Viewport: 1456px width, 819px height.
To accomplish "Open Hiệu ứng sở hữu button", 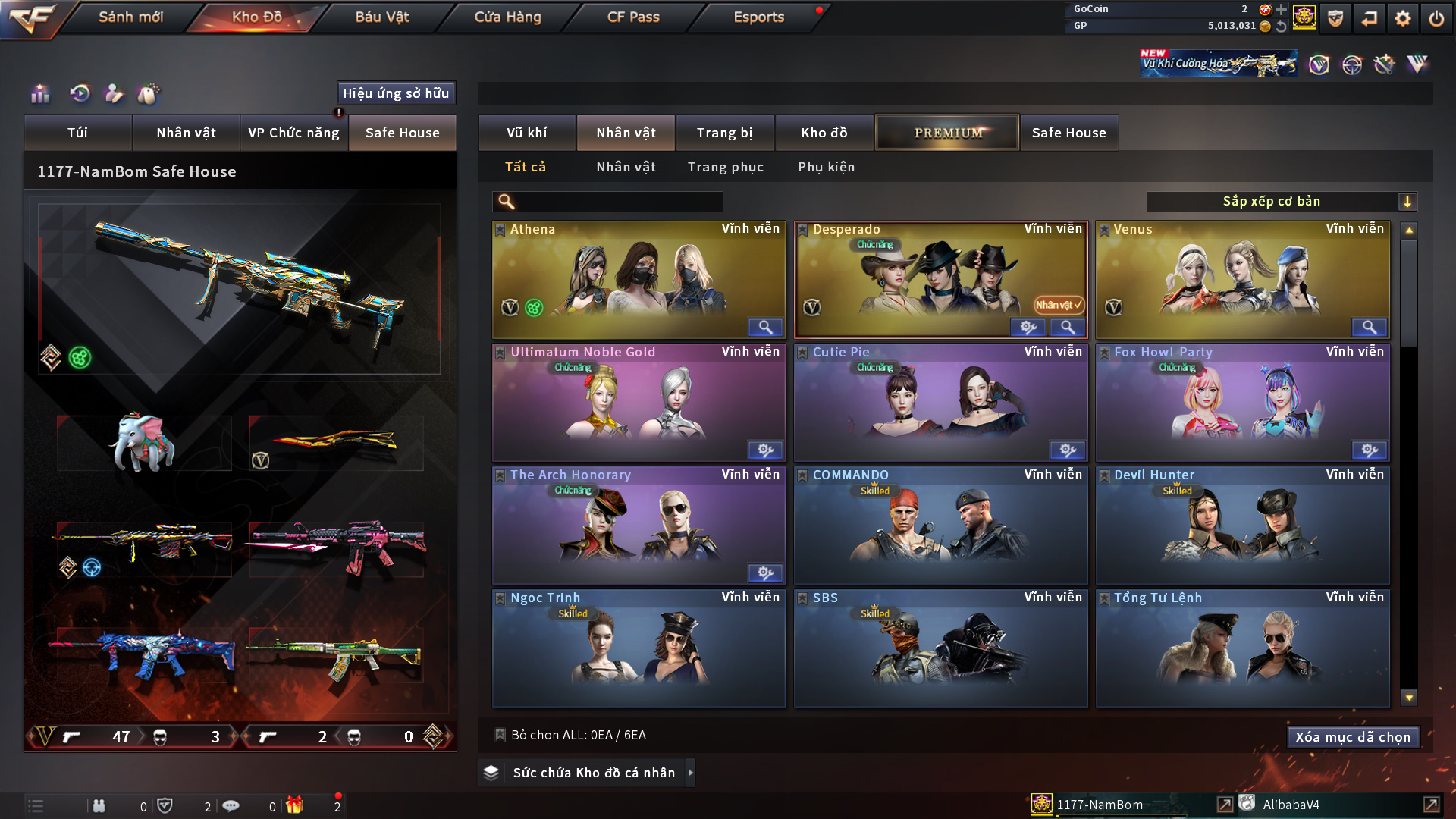I will (396, 93).
